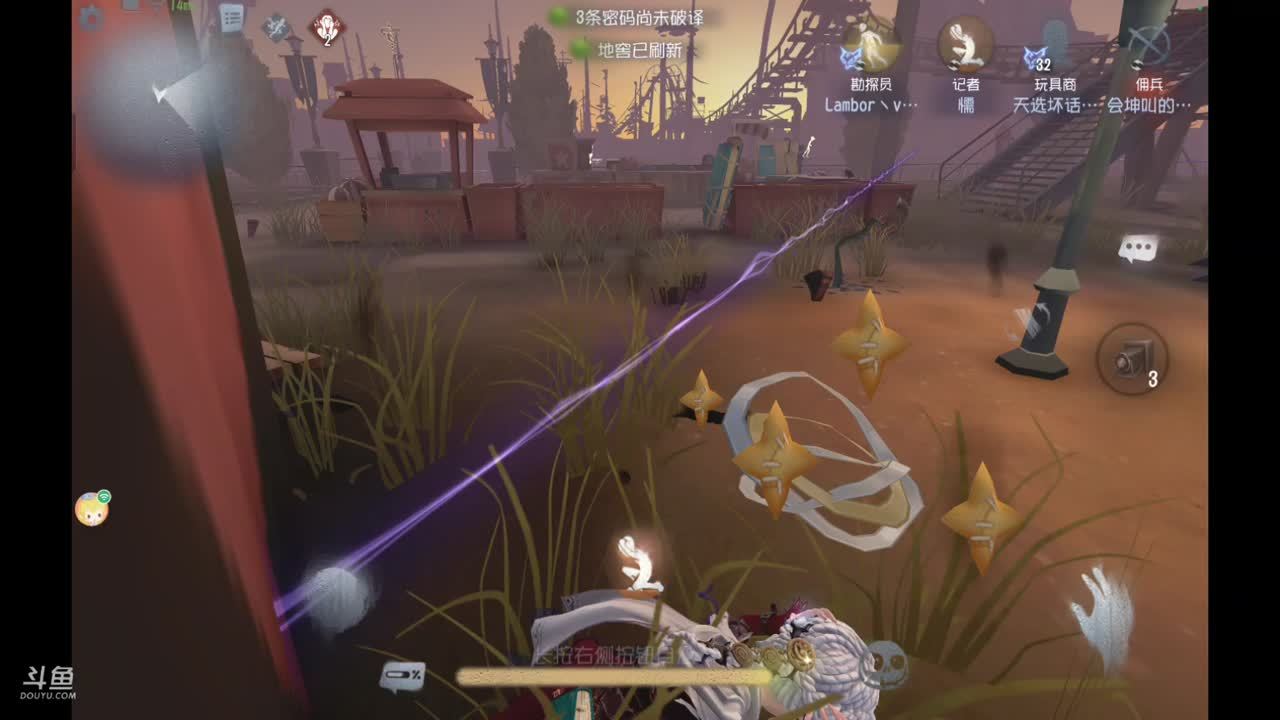Tap the battery percentage speech icon

click(401, 677)
